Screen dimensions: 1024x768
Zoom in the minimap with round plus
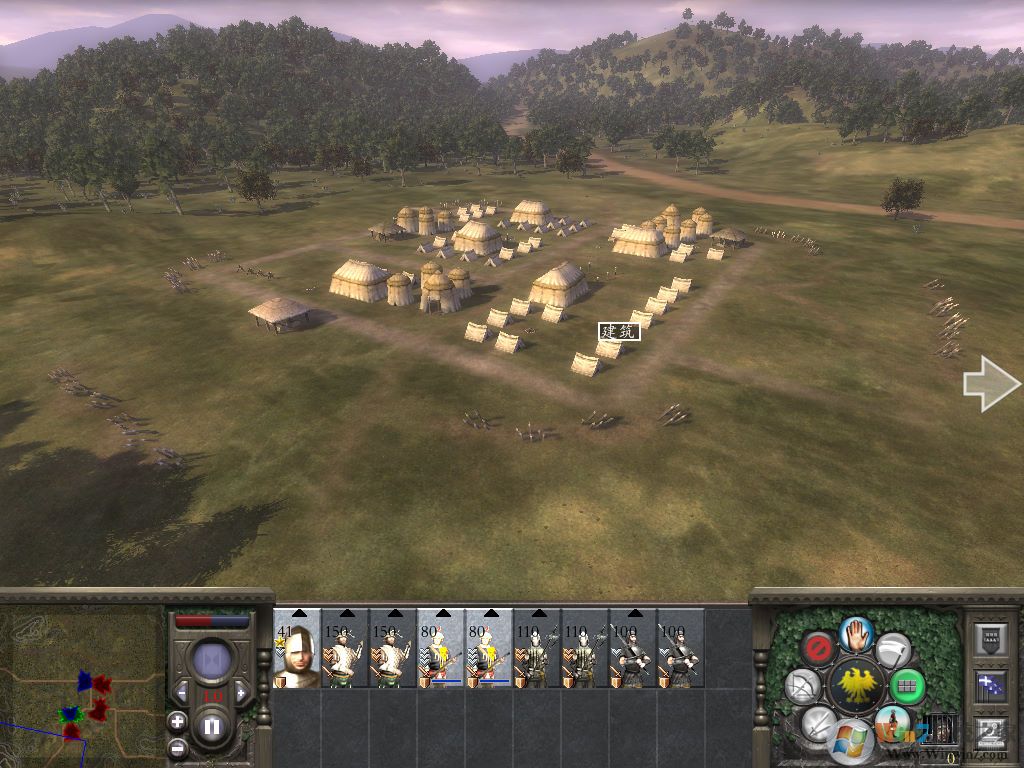pos(177,721)
